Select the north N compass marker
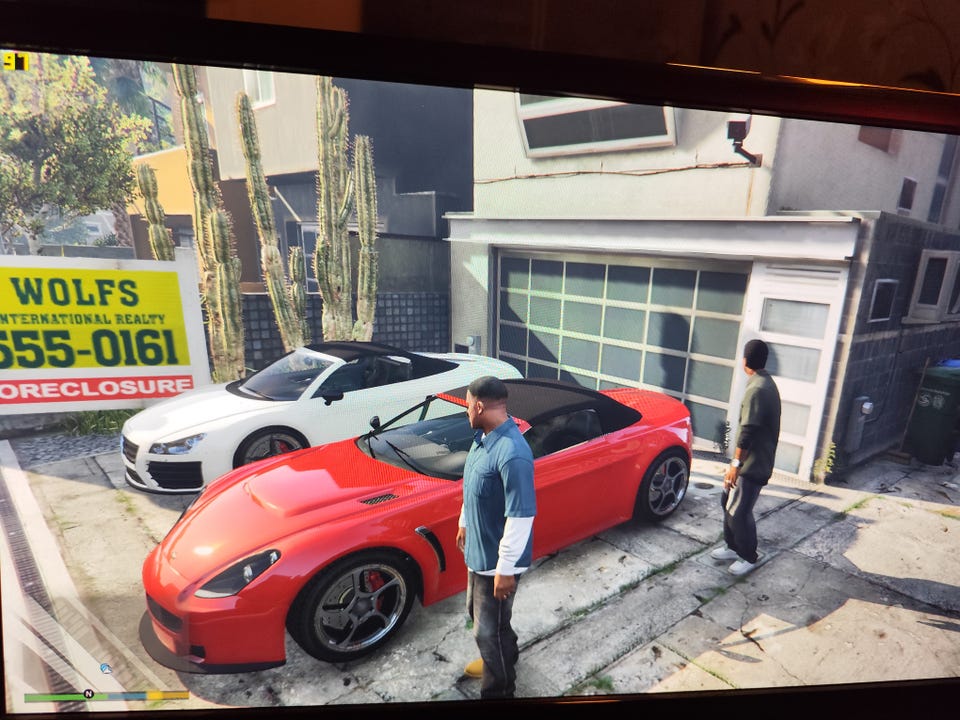 click(x=88, y=693)
